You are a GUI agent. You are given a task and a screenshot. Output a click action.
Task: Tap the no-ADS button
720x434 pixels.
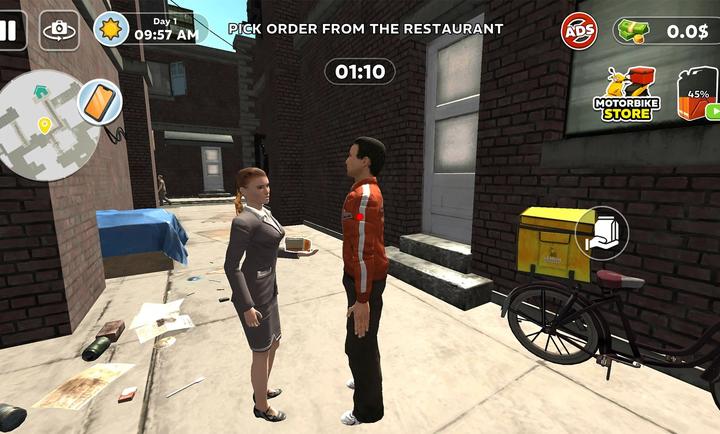pos(579,31)
